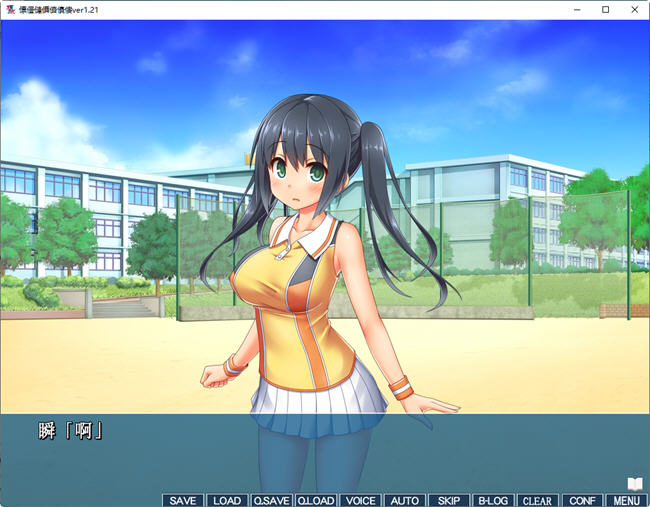Open the LOAD menu
This screenshot has width=650, height=507.
[x=227, y=500]
